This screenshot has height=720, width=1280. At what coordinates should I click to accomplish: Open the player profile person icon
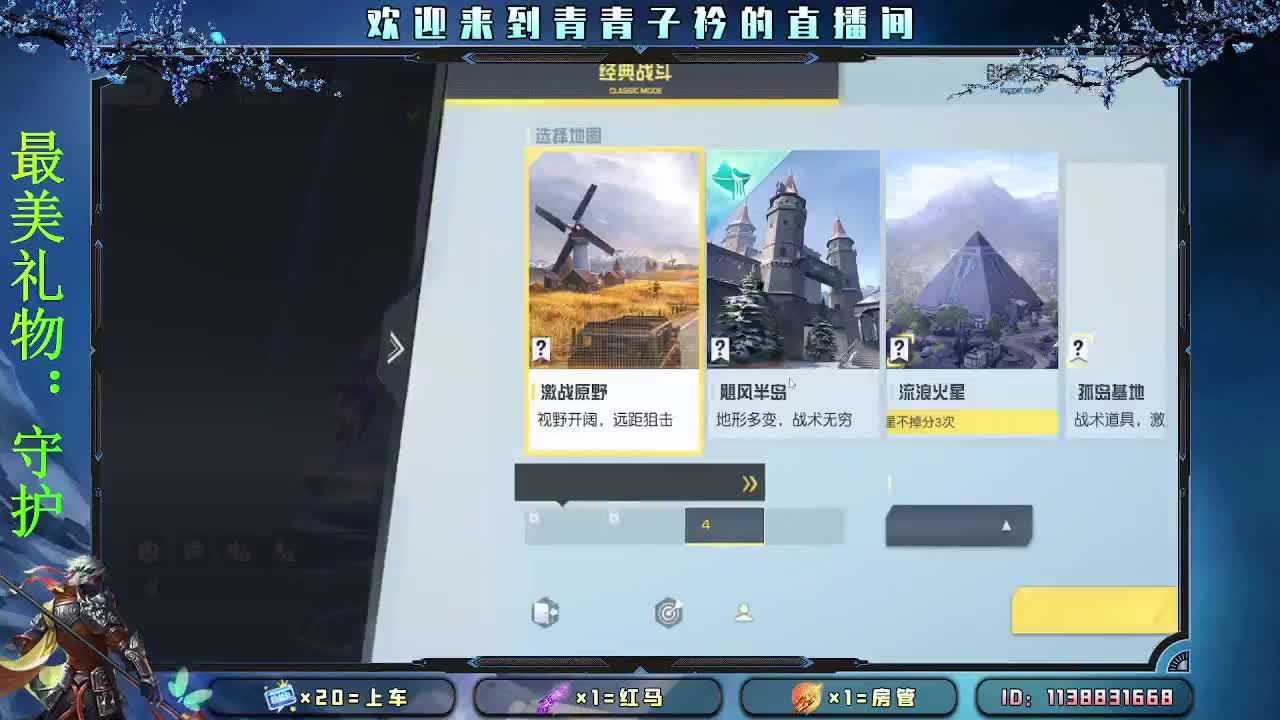pyautogui.click(x=745, y=614)
